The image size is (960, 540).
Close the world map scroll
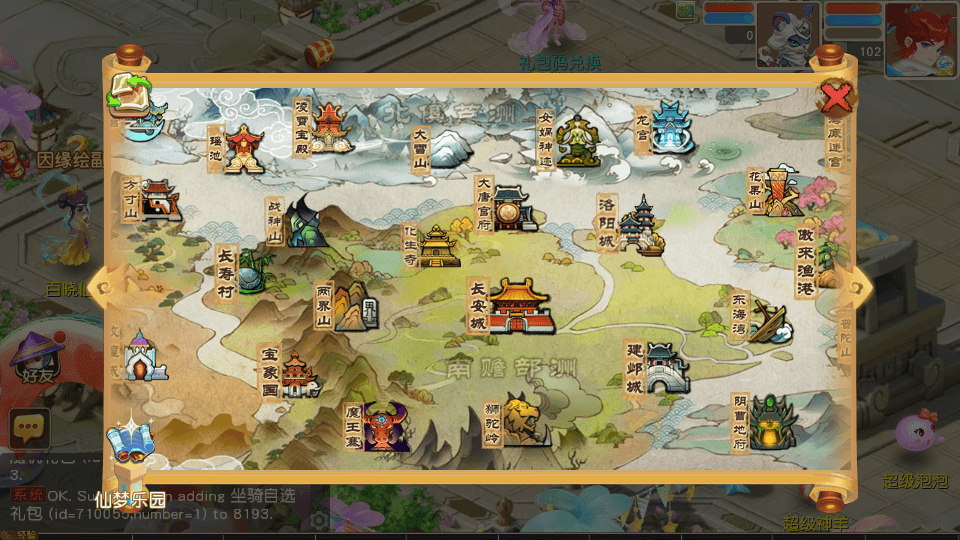tap(837, 97)
